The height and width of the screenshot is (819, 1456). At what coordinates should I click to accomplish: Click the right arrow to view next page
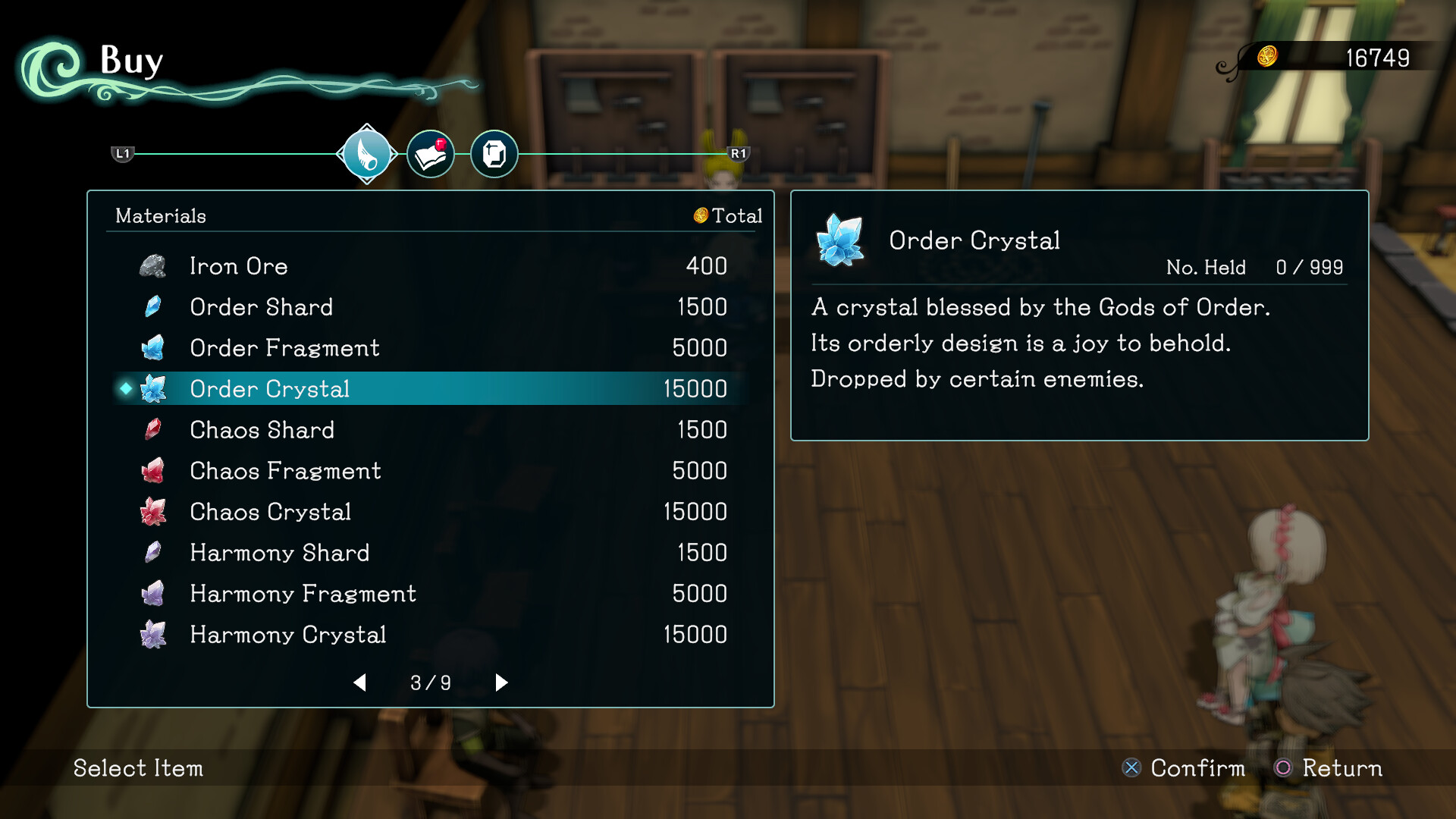(x=501, y=682)
